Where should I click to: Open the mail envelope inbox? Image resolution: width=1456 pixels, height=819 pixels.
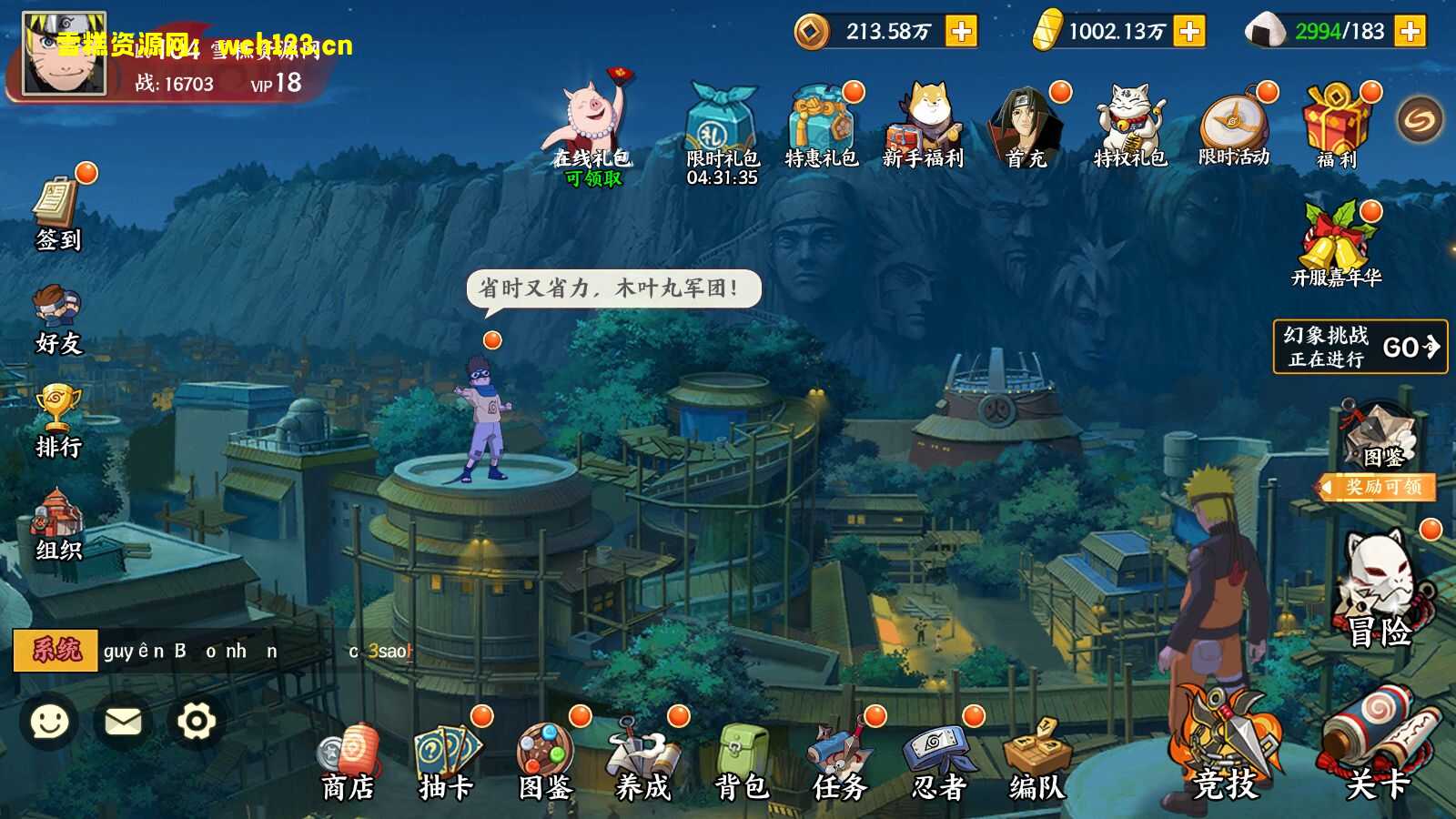123,722
